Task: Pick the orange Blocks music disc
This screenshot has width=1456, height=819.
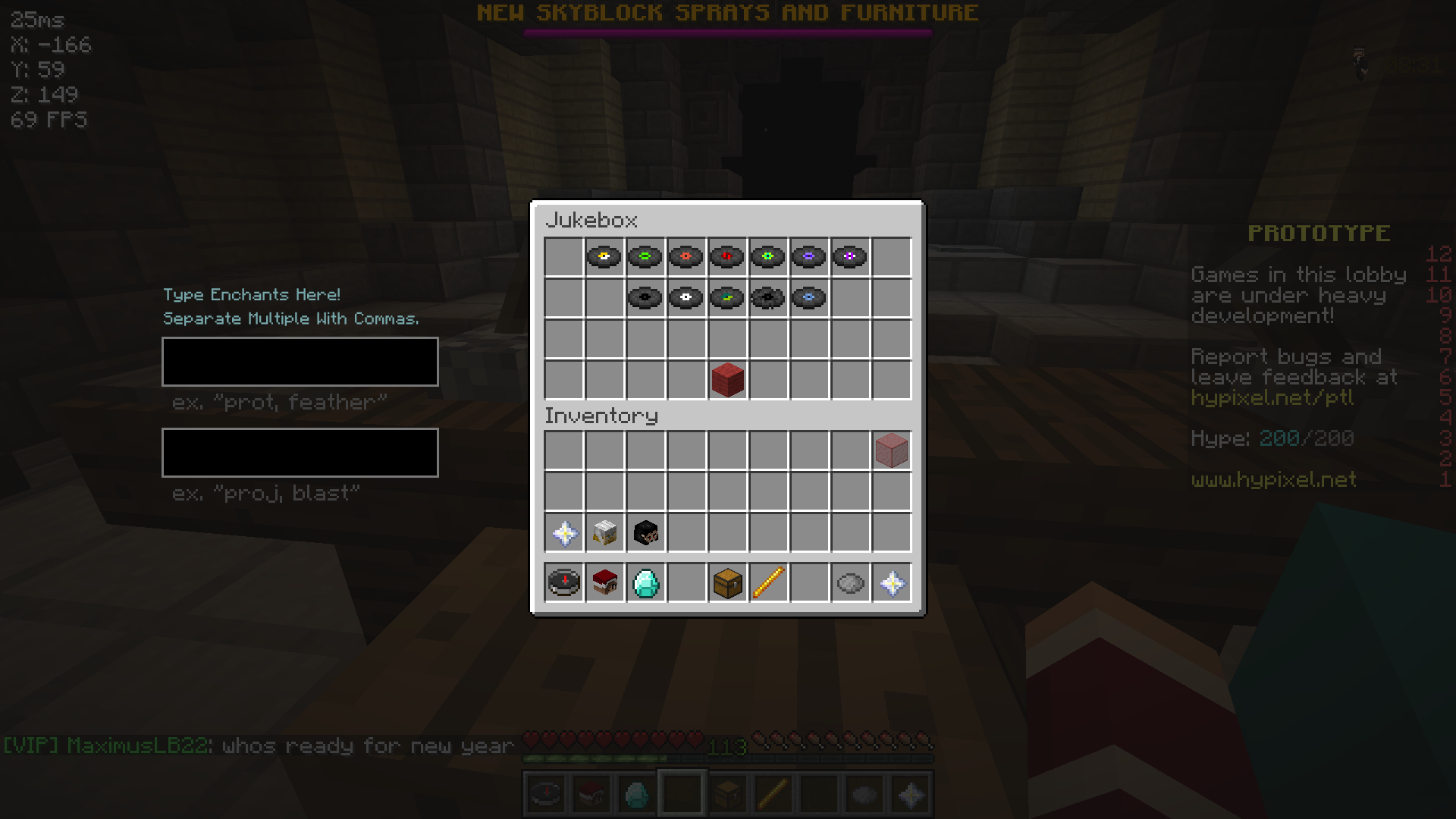Action: 686,257
